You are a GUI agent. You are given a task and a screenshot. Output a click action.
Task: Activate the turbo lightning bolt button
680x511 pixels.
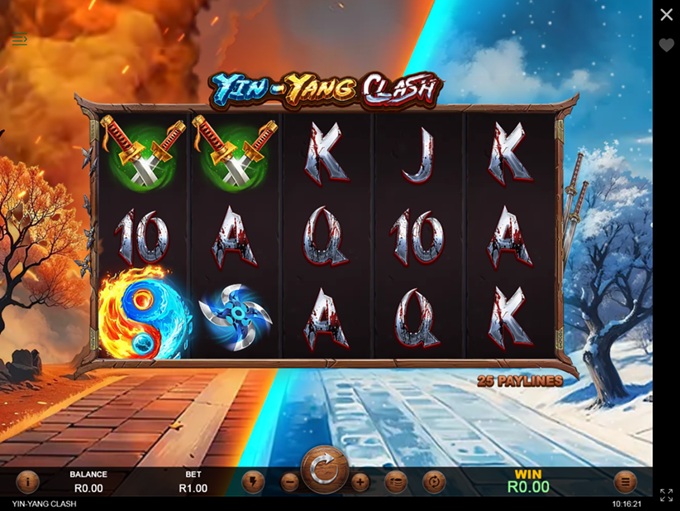tap(253, 481)
